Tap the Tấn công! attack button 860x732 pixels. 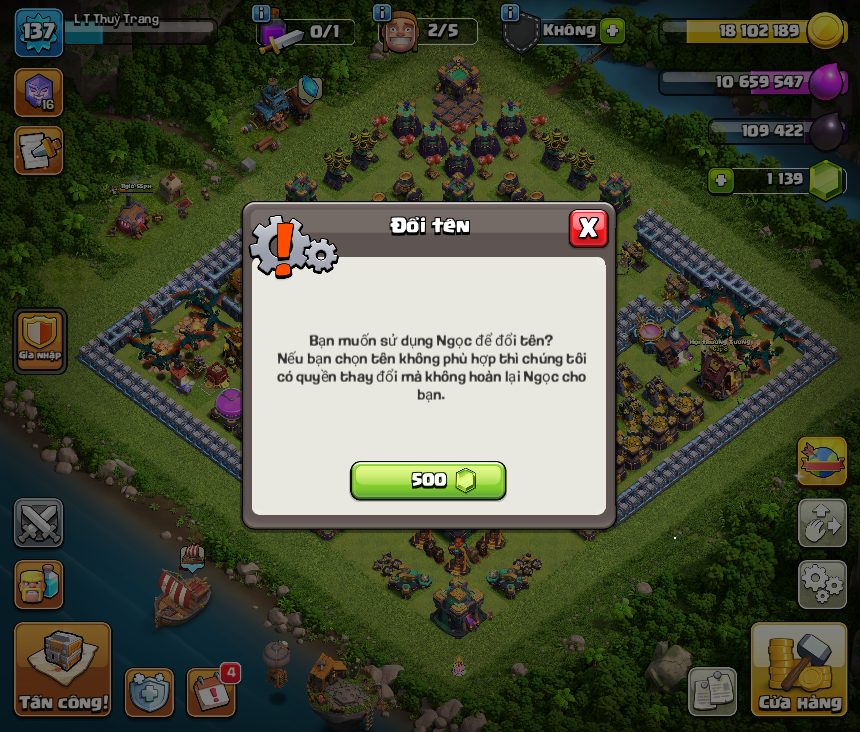coord(62,670)
